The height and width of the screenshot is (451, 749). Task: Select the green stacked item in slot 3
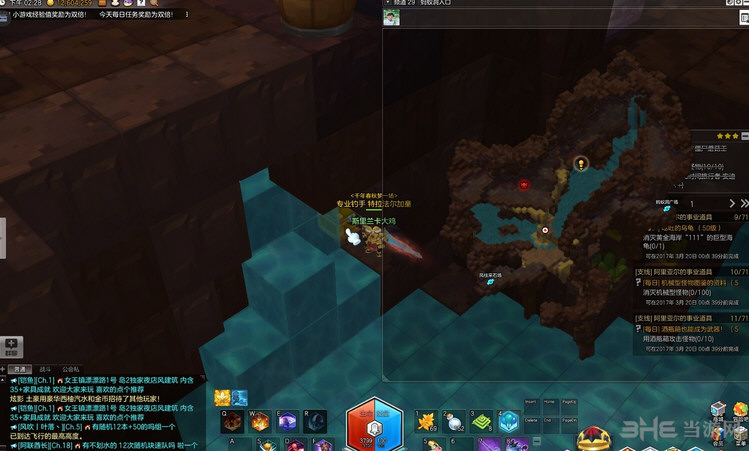pyautogui.click(x=481, y=421)
